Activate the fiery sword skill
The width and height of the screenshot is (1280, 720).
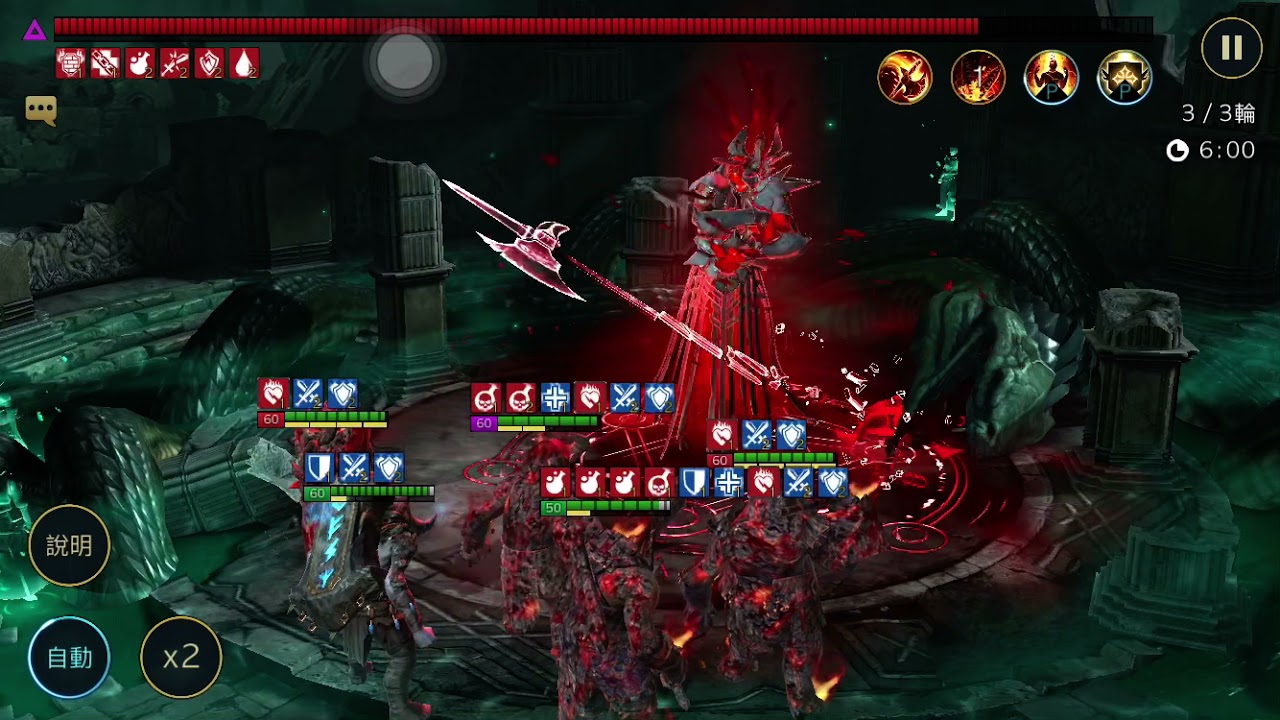pyautogui.click(x=978, y=77)
